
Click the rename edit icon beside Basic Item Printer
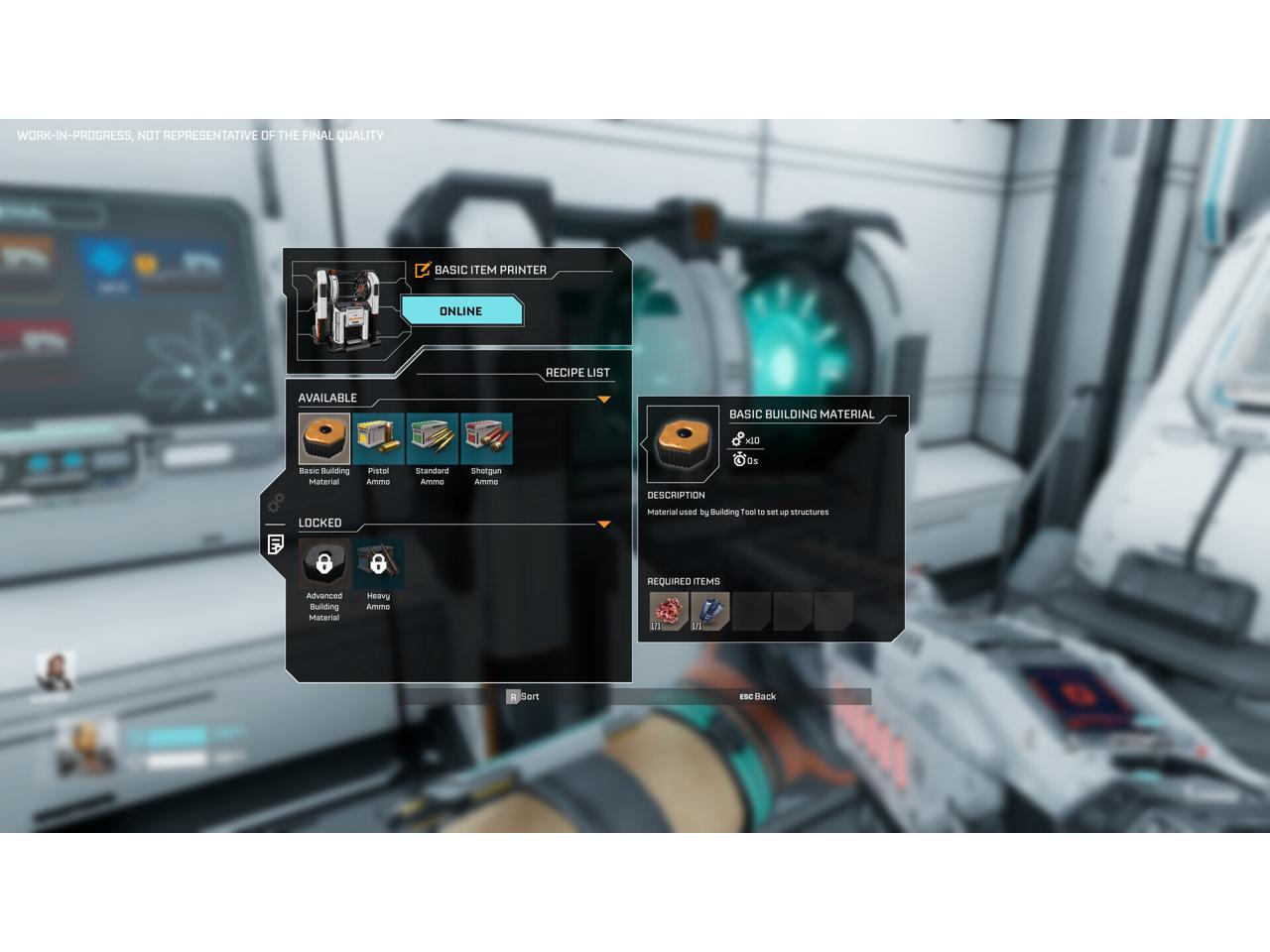(423, 270)
